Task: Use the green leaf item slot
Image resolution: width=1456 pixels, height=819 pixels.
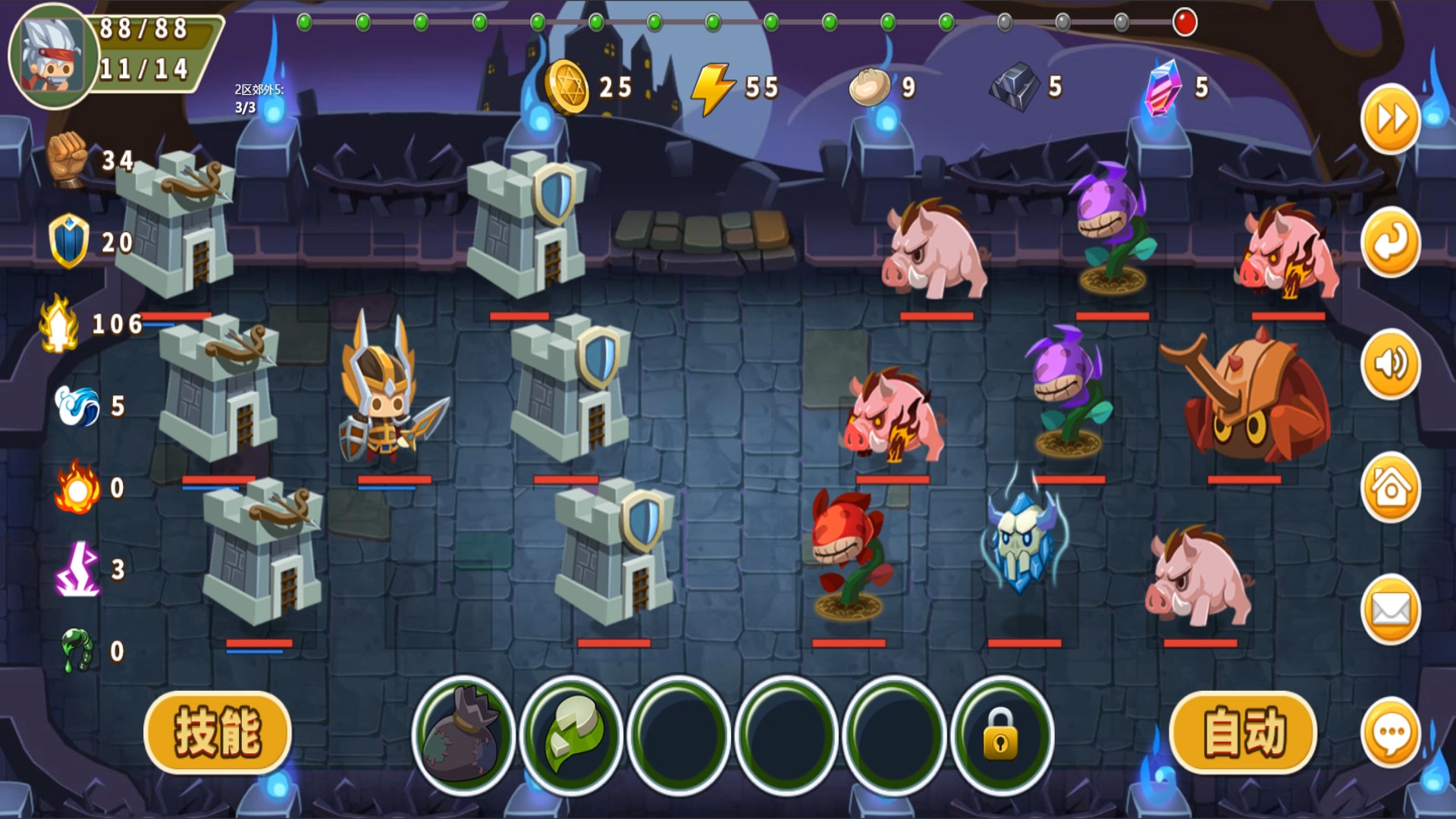Action: 571,734
